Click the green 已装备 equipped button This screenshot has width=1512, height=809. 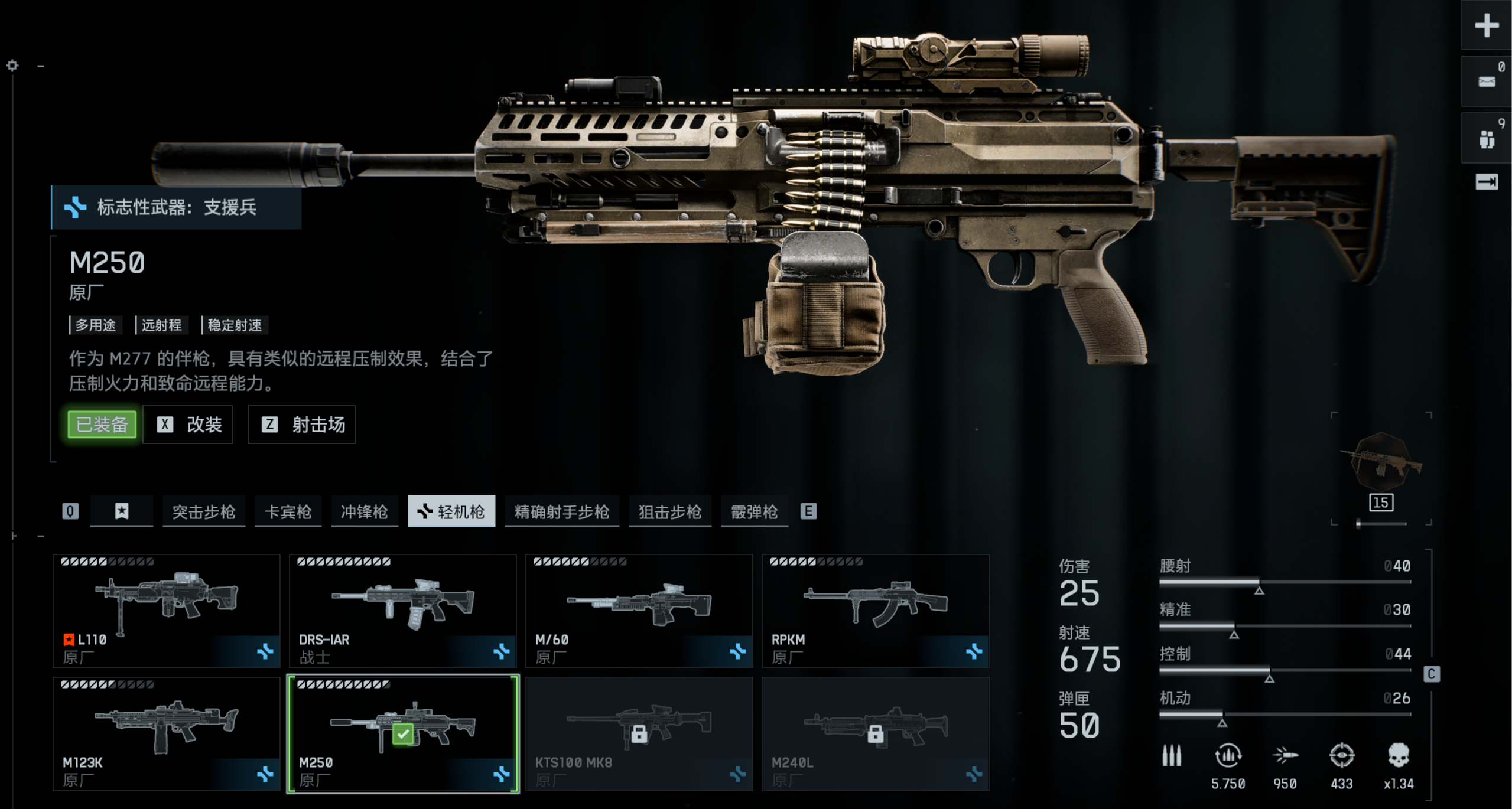click(x=102, y=425)
